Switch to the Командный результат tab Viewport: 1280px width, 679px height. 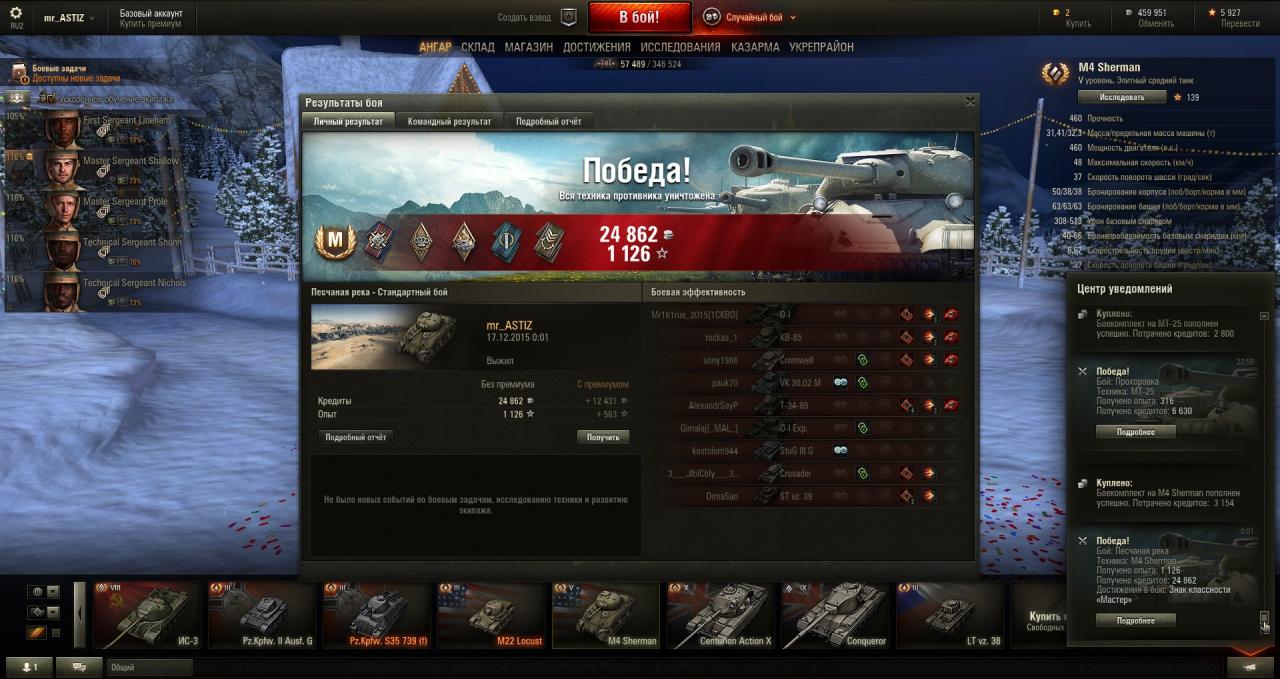pyautogui.click(x=449, y=121)
